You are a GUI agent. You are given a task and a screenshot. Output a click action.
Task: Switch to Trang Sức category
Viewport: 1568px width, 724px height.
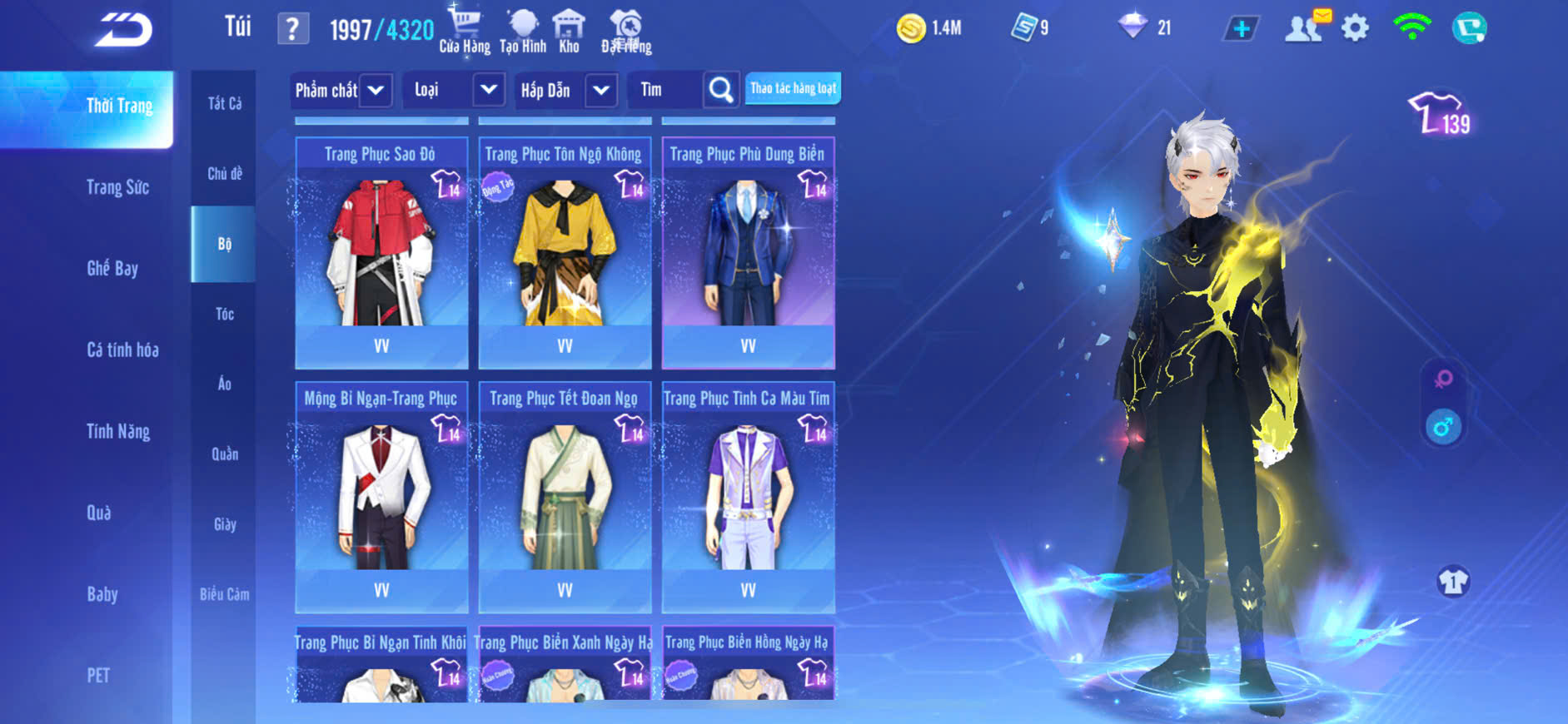117,187
